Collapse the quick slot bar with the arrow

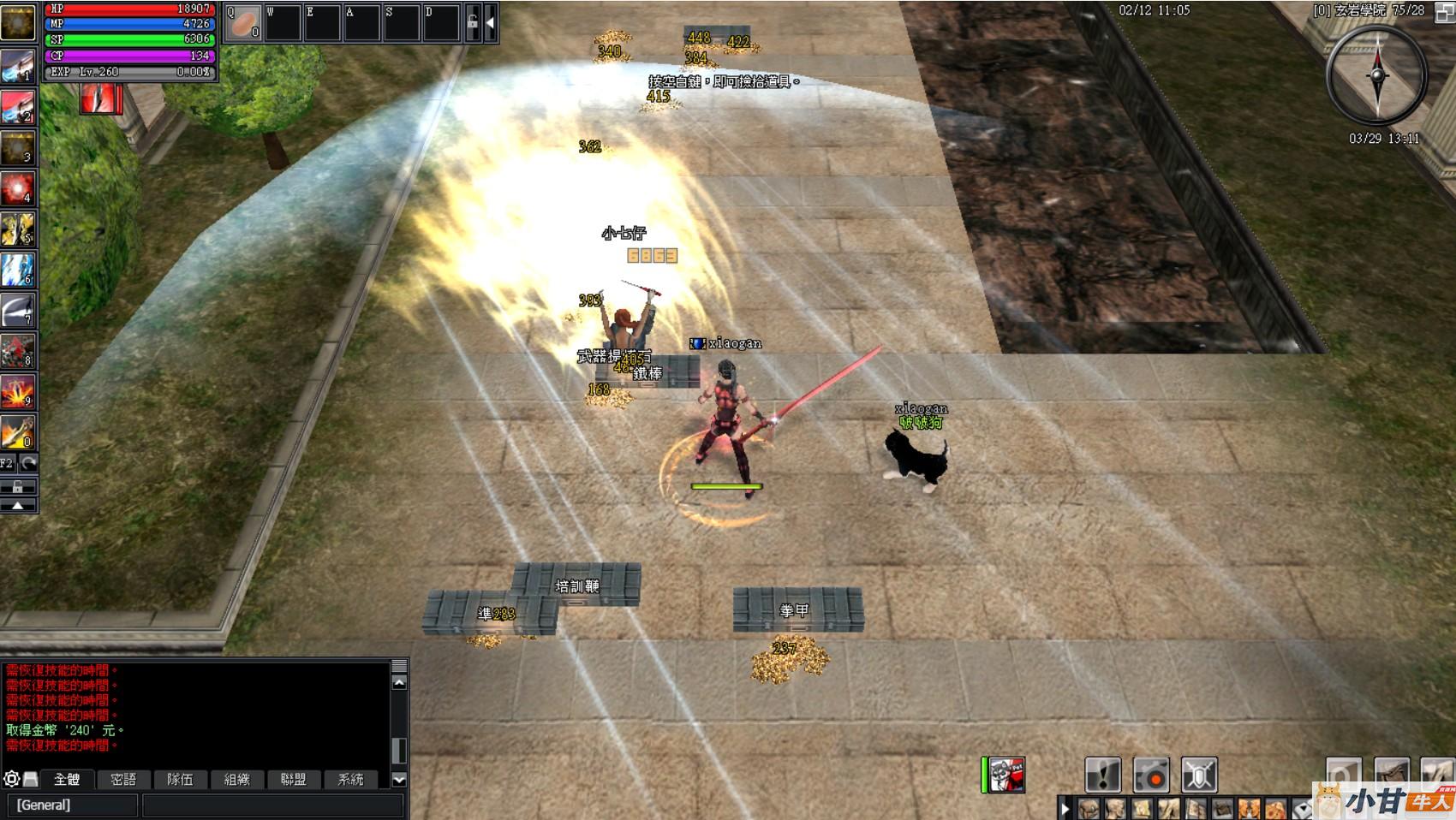tap(490, 23)
